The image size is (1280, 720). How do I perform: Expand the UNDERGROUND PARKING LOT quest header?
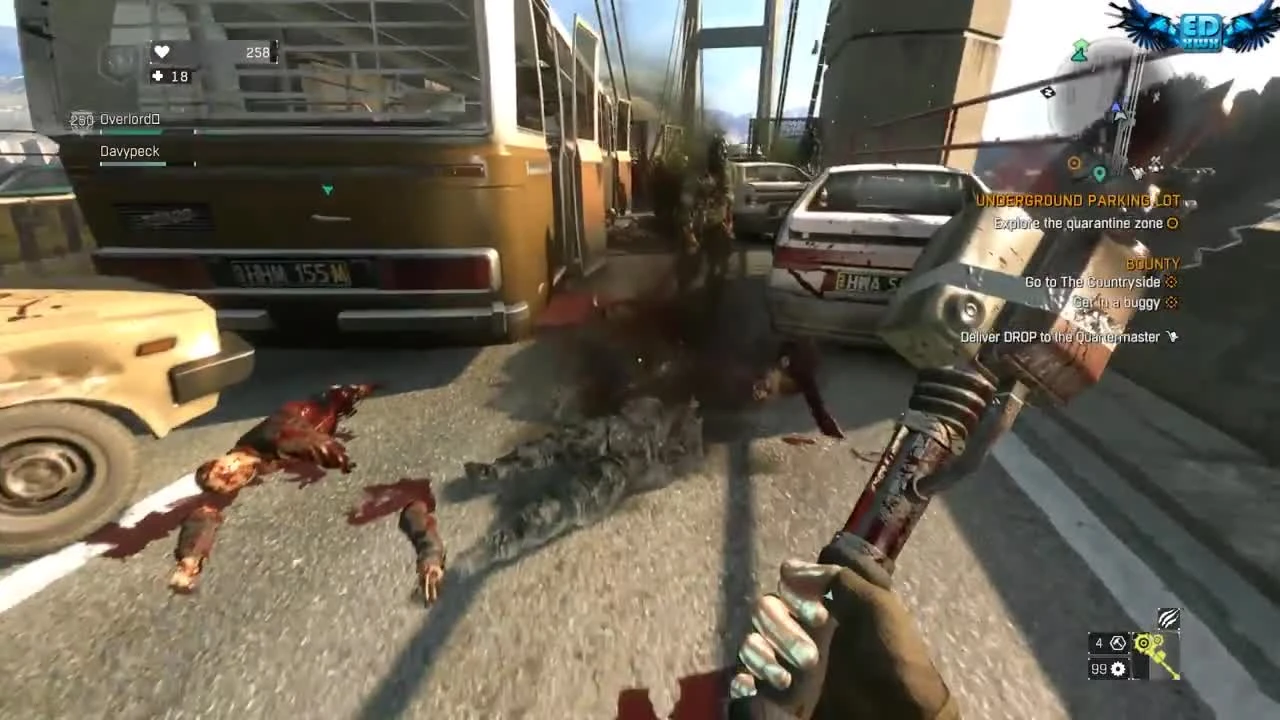[x=1079, y=200]
